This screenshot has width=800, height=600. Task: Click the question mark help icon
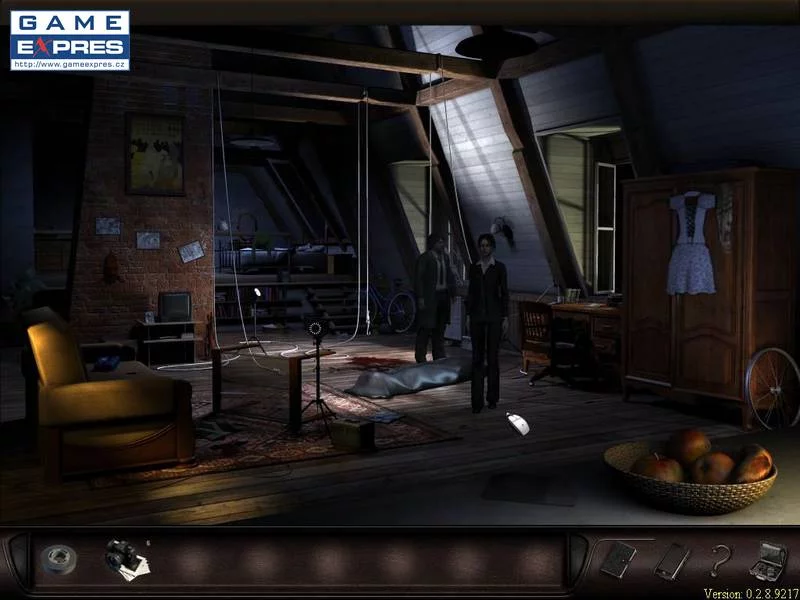tap(716, 561)
